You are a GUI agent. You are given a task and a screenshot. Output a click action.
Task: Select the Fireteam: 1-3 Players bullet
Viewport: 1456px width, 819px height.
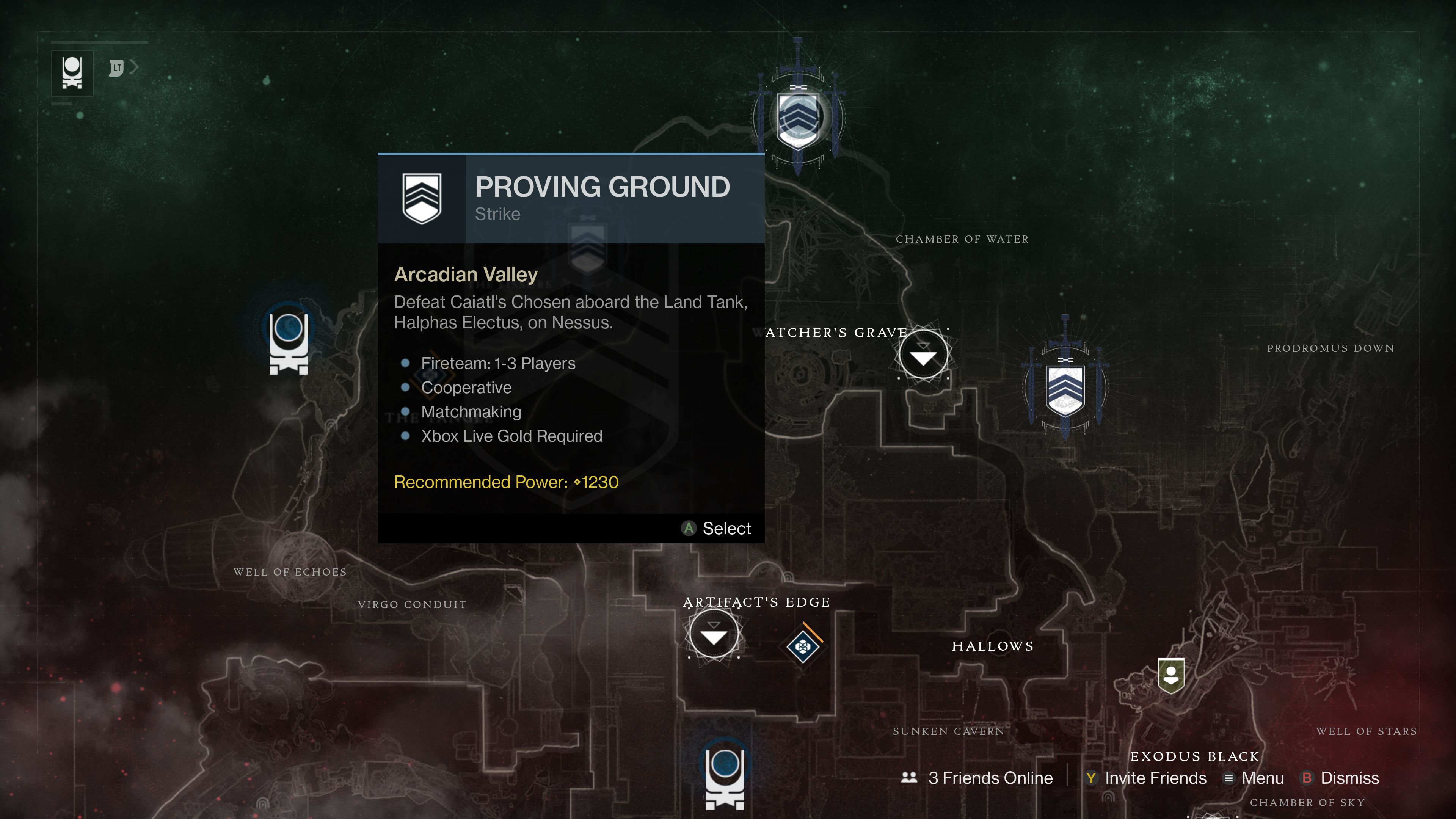[498, 364]
